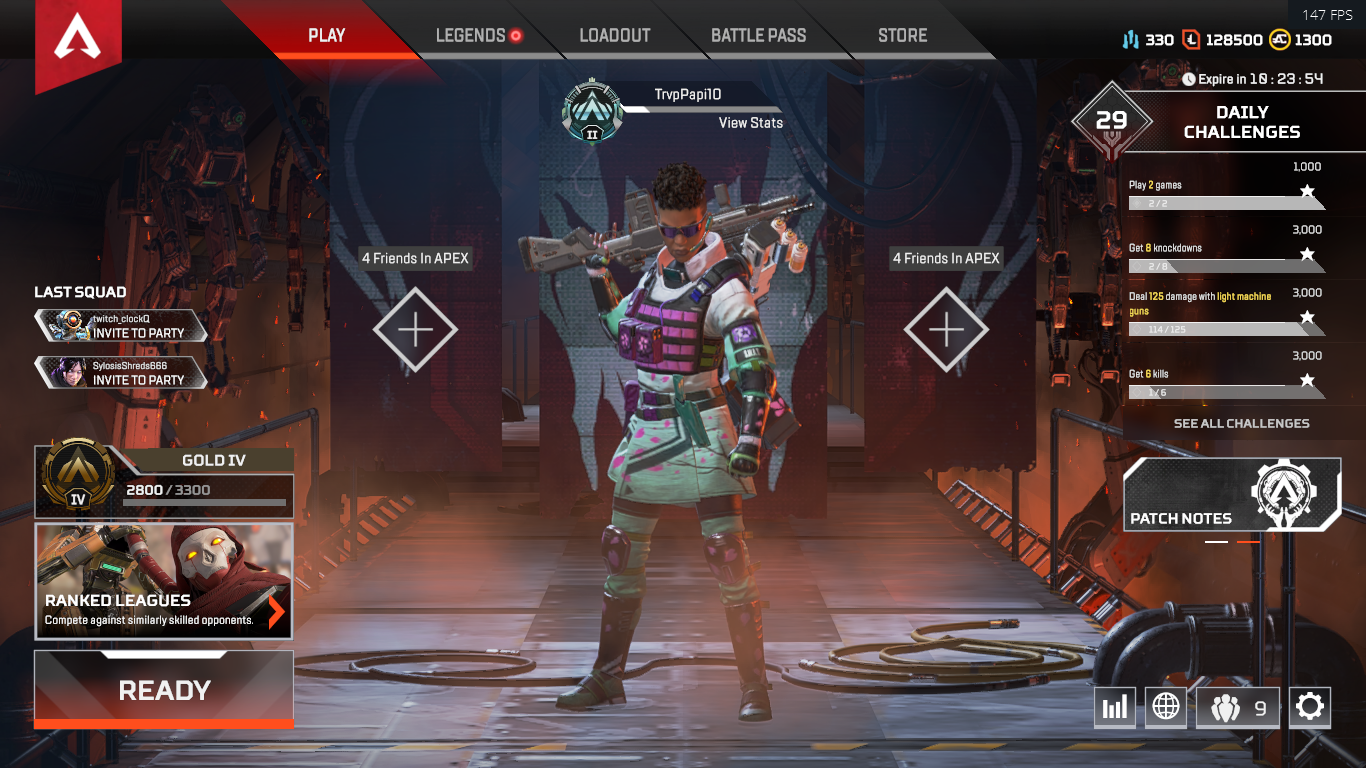Open the Store tab
Screen dimensions: 1366x768
[902, 36]
